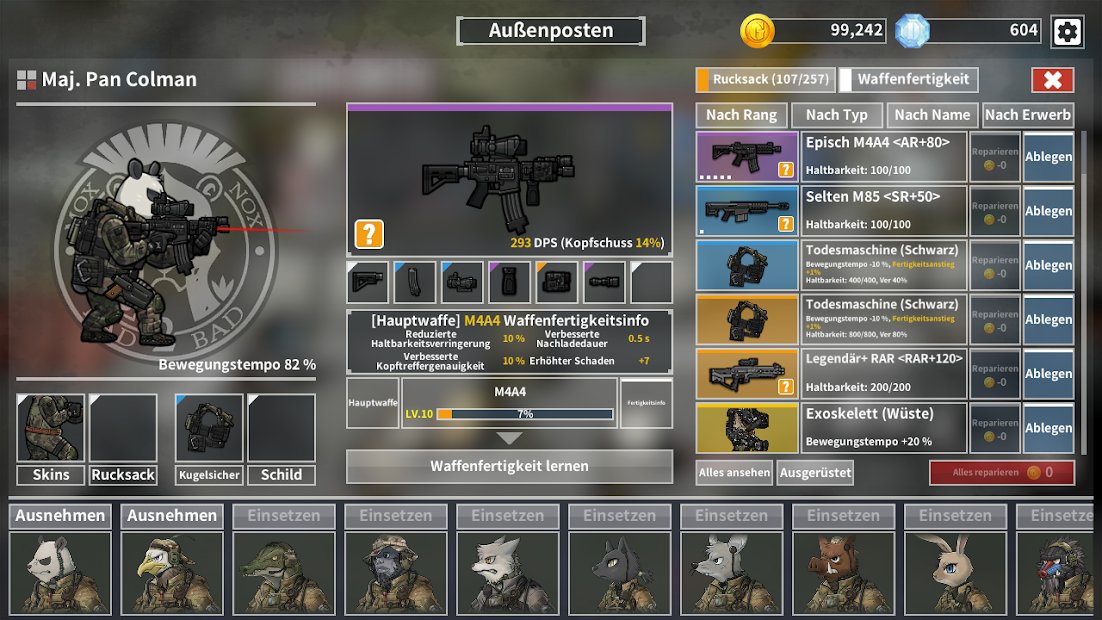Close the equipment panel with red X
The height and width of the screenshot is (620, 1102).
pyautogui.click(x=1052, y=80)
